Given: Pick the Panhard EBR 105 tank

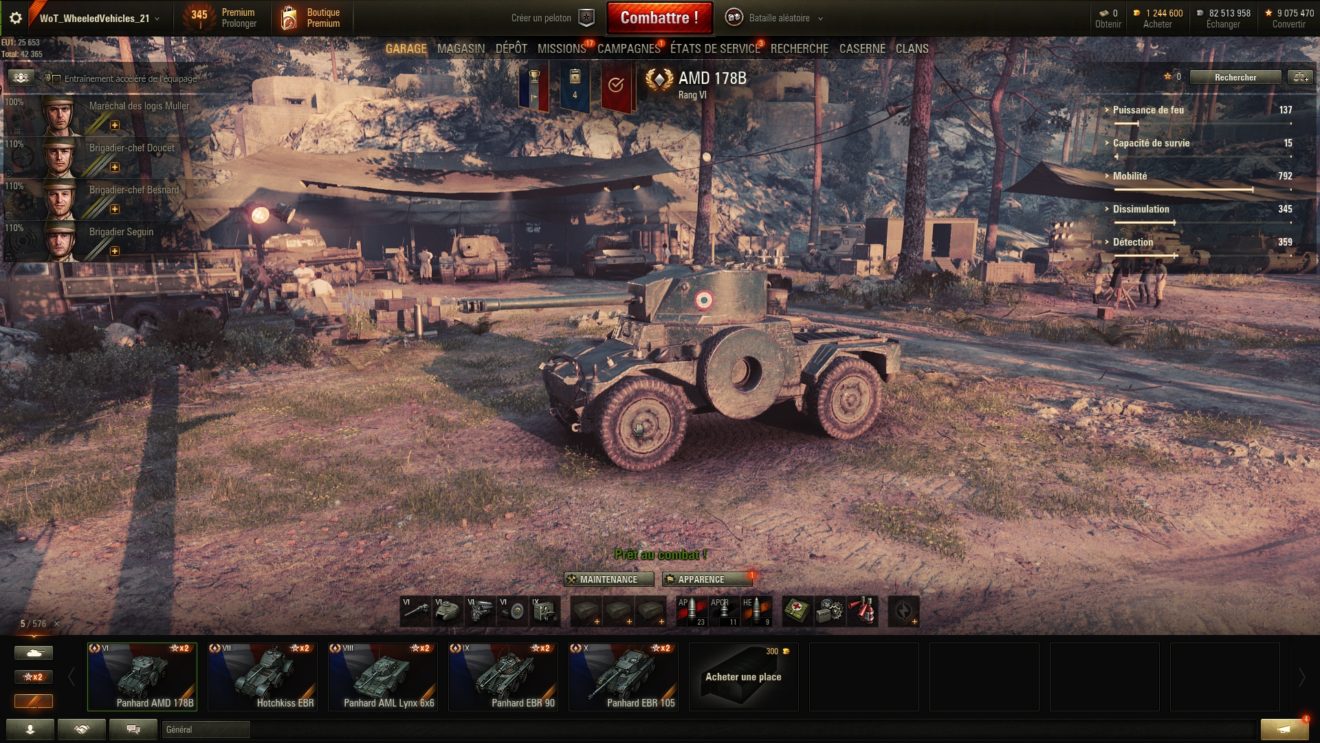Looking at the screenshot, I should pyautogui.click(x=622, y=676).
